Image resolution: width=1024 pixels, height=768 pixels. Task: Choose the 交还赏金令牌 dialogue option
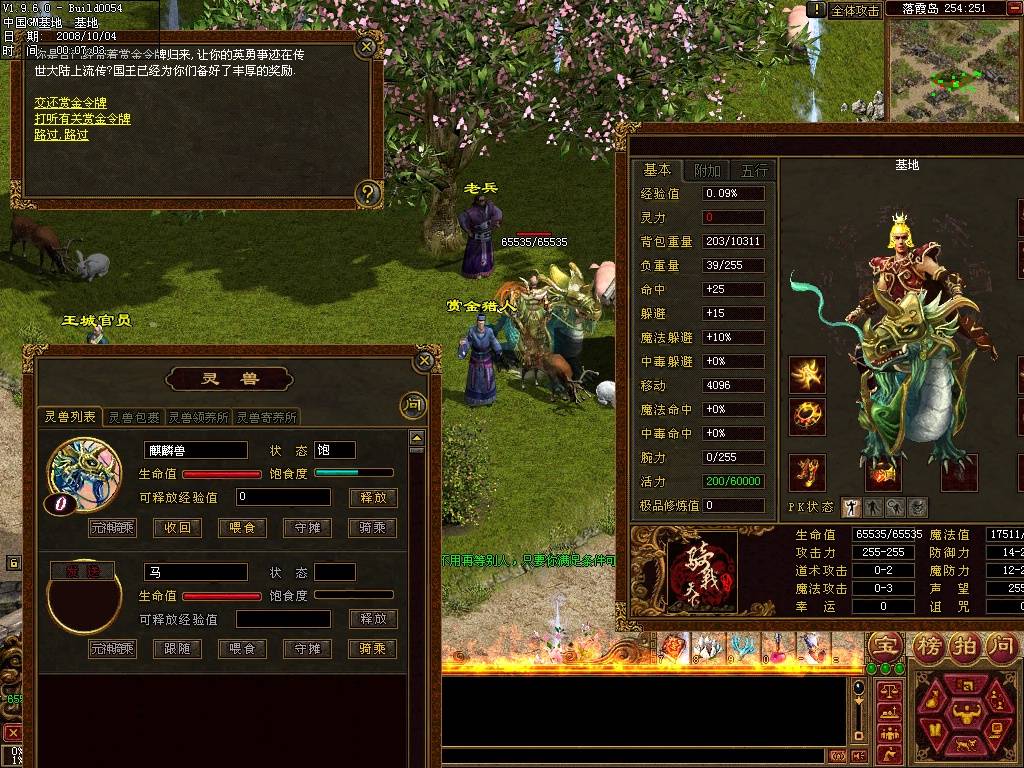point(70,103)
